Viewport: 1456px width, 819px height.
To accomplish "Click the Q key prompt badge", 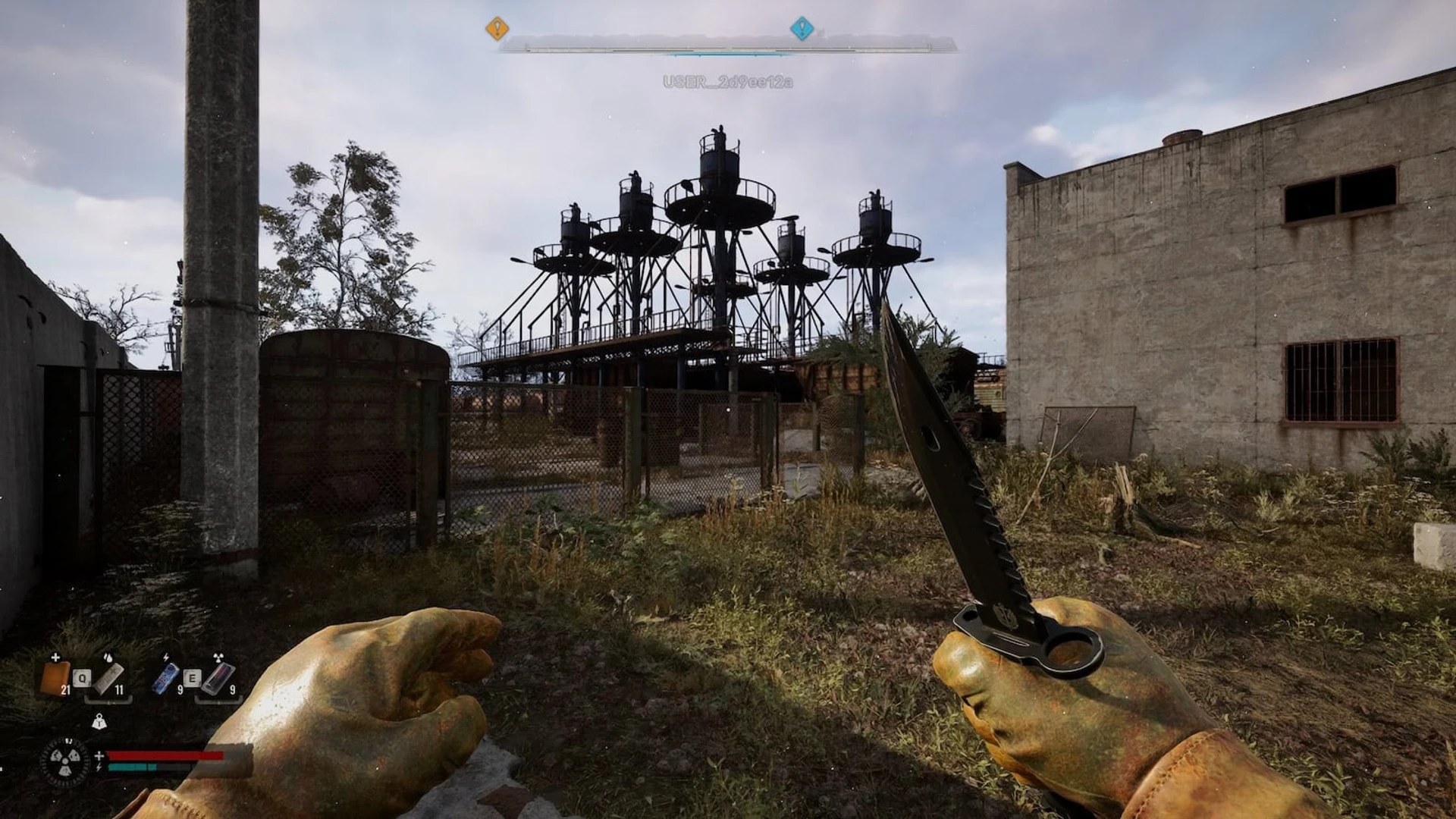I will click(82, 678).
